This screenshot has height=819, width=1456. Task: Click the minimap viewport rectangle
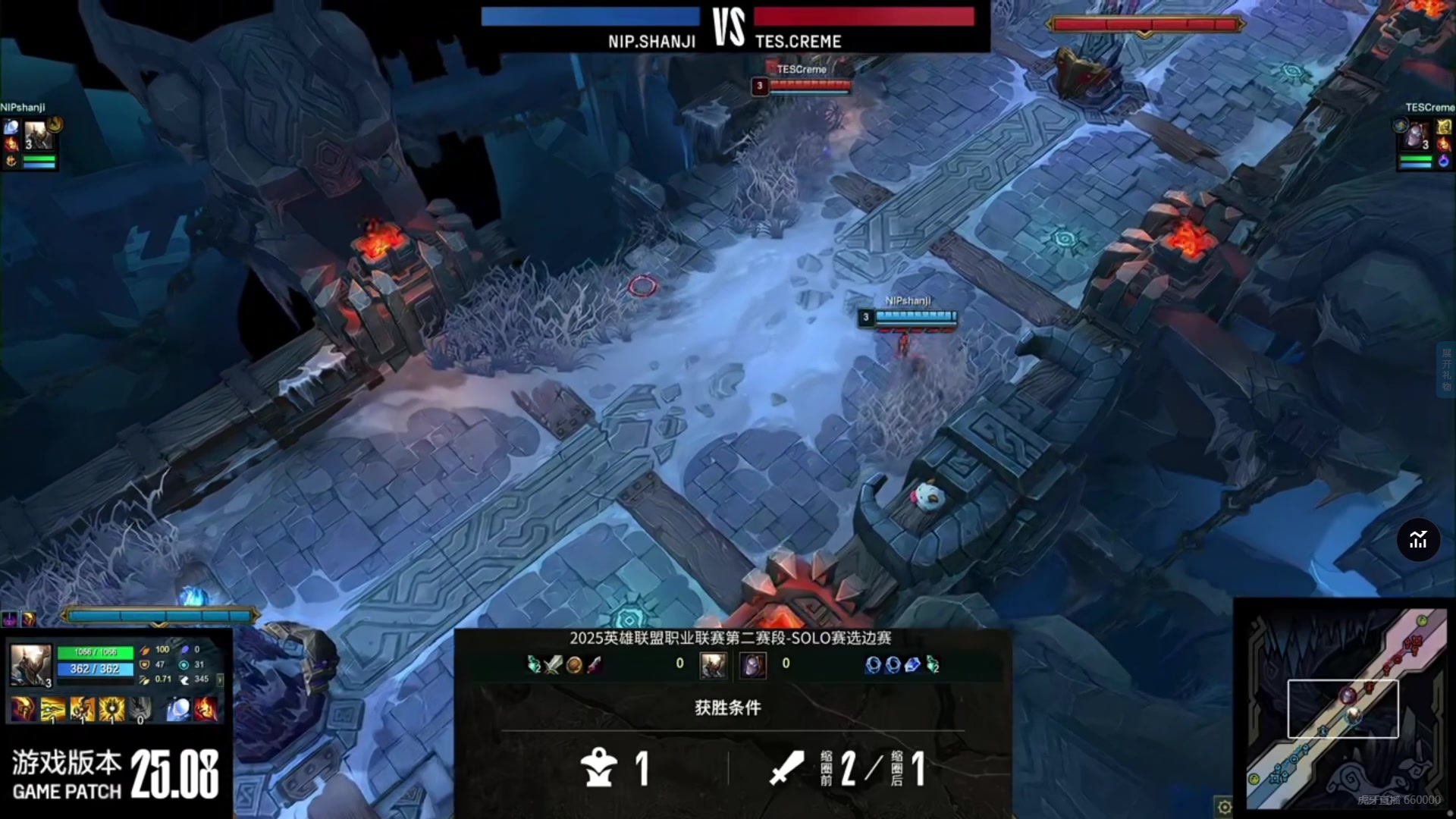click(1342, 709)
